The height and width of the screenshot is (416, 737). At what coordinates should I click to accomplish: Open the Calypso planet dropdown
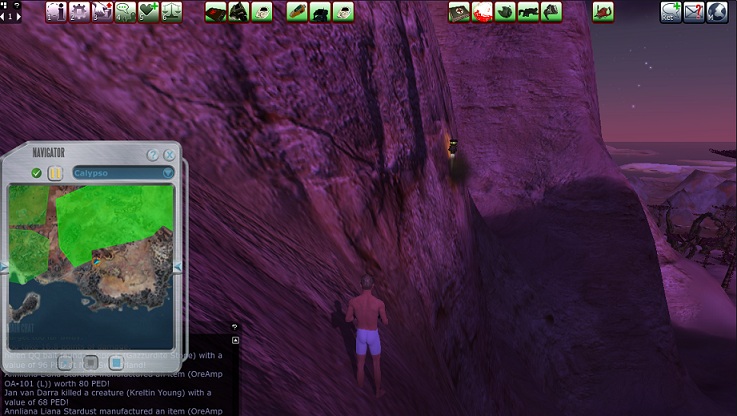[168, 173]
